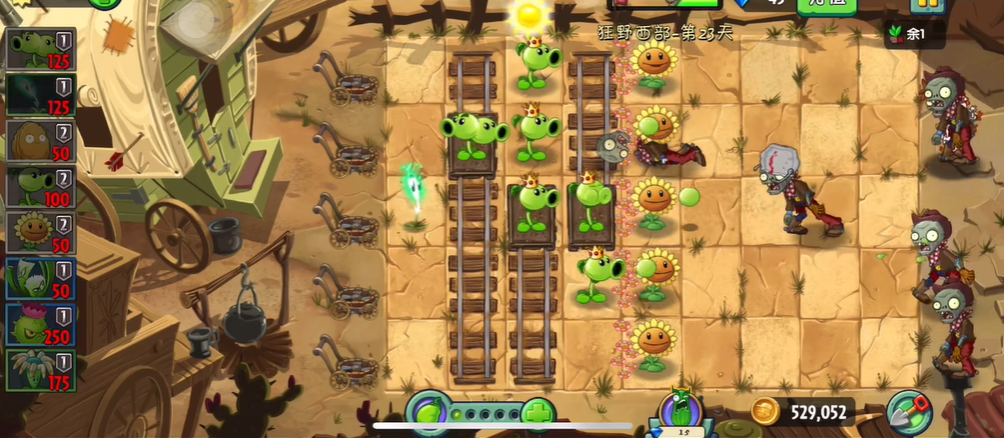Pause the game with the yellow pause button
The width and height of the screenshot is (1004, 438).
click(x=927, y=5)
